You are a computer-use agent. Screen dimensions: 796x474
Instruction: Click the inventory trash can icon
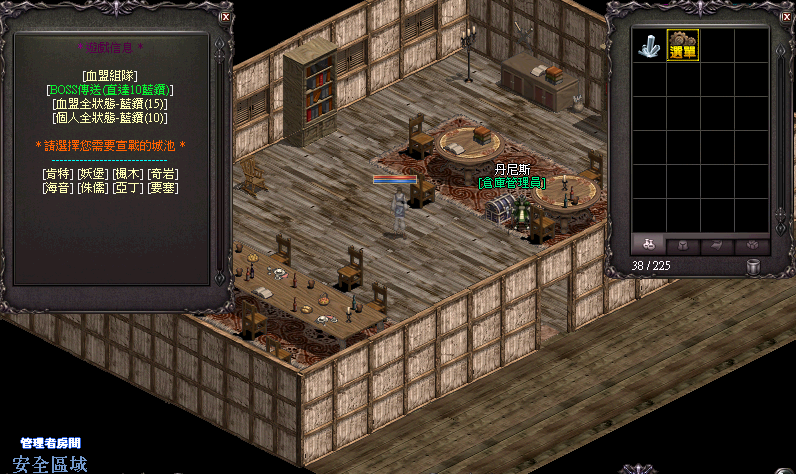pos(753,266)
